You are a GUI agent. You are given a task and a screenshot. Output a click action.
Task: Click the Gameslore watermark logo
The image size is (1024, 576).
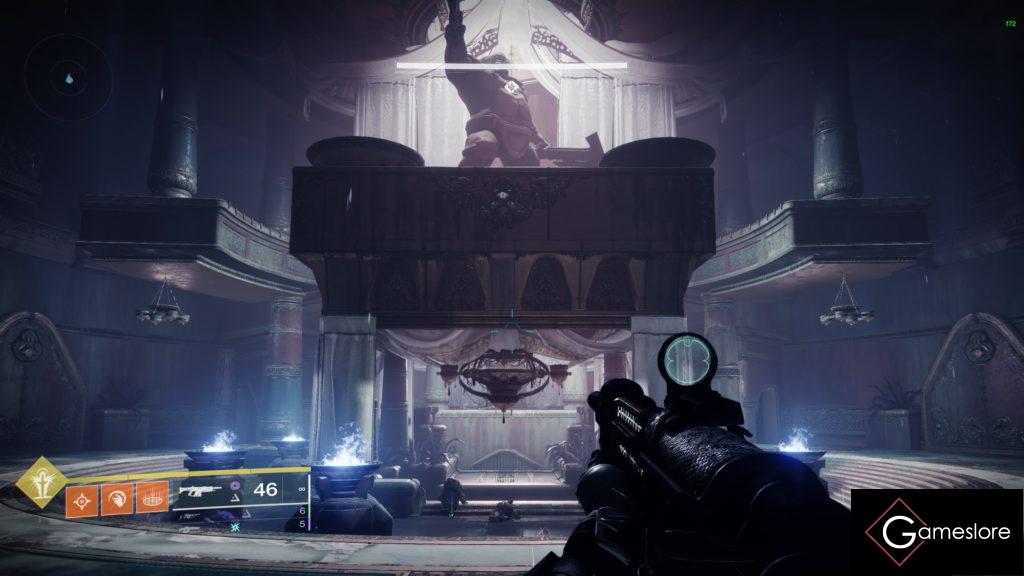[x=936, y=532]
